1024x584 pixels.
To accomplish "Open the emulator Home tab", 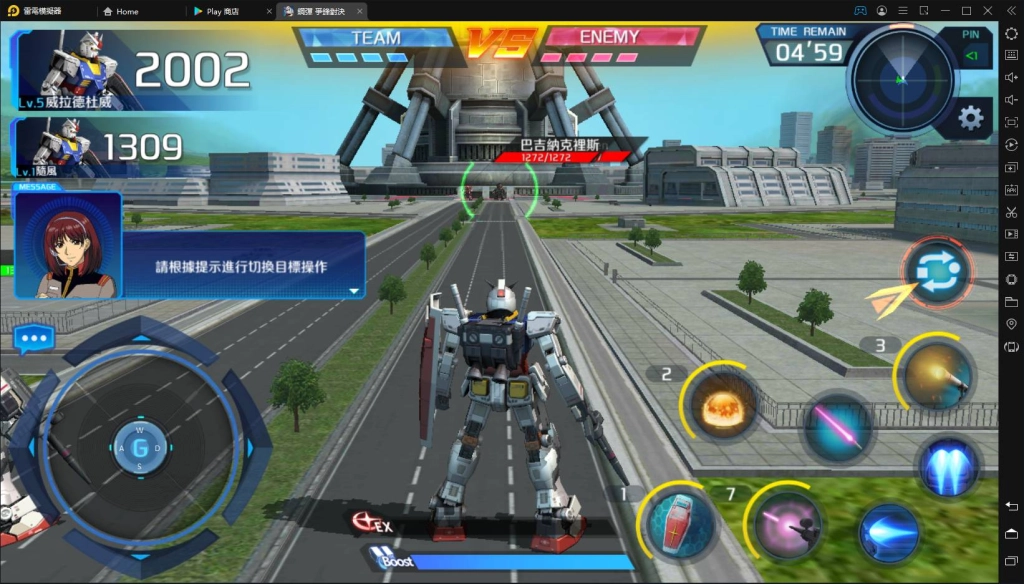I will click(x=127, y=11).
